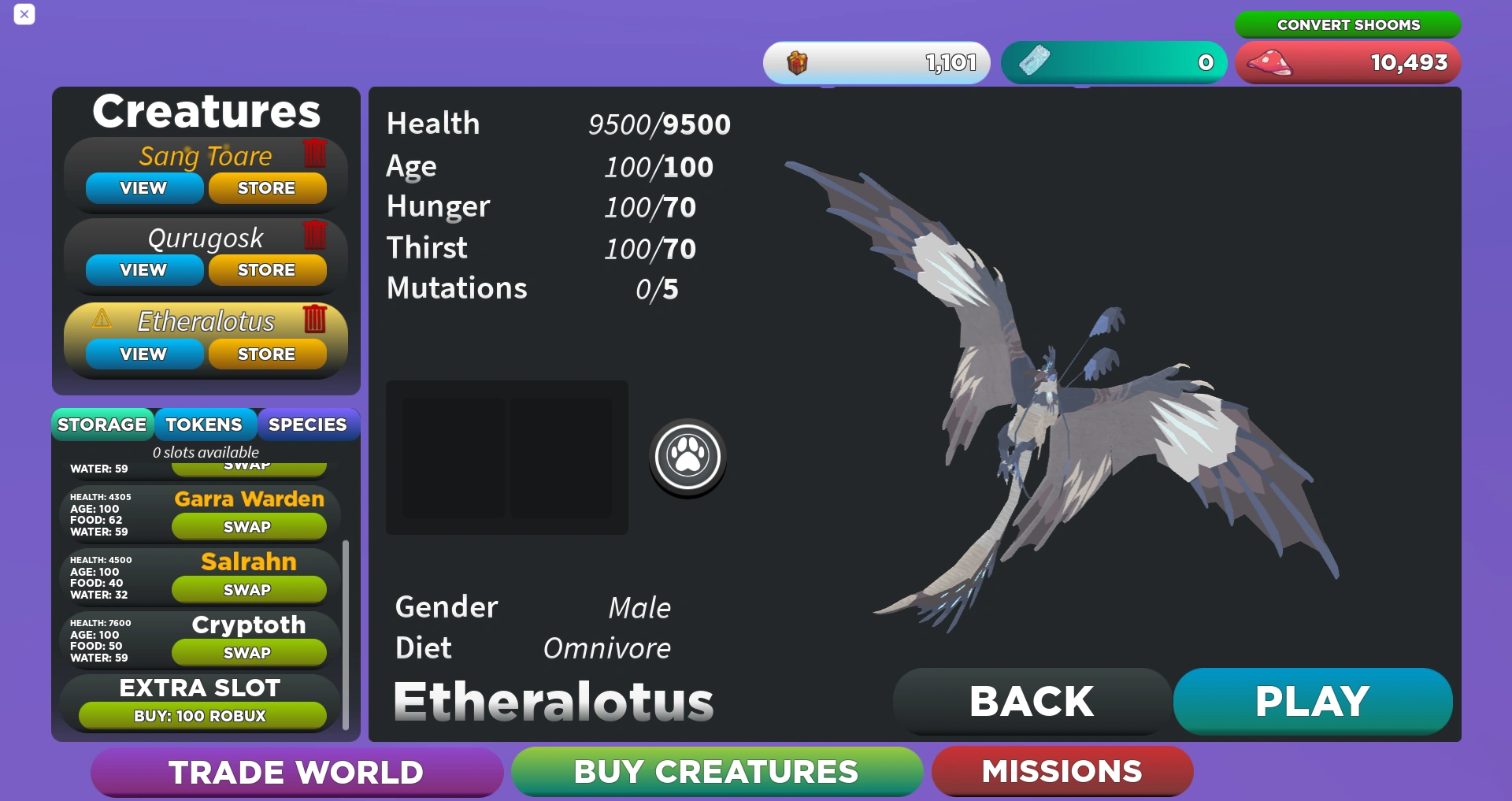This screenshot has width=1512, height=801.
Task: Click VIEW under Sang Toare
Action: pyautogui.click(x=143, y=187)
